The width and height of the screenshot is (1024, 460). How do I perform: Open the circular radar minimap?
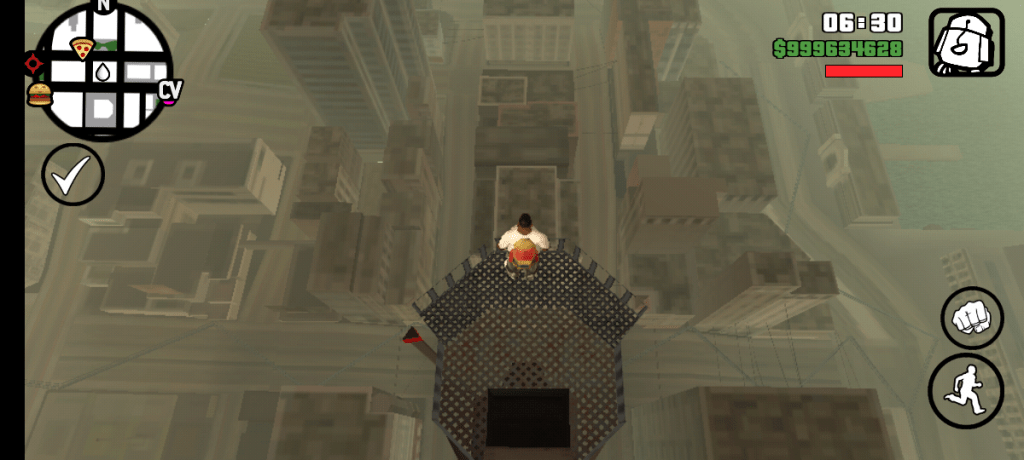[103, 73]
